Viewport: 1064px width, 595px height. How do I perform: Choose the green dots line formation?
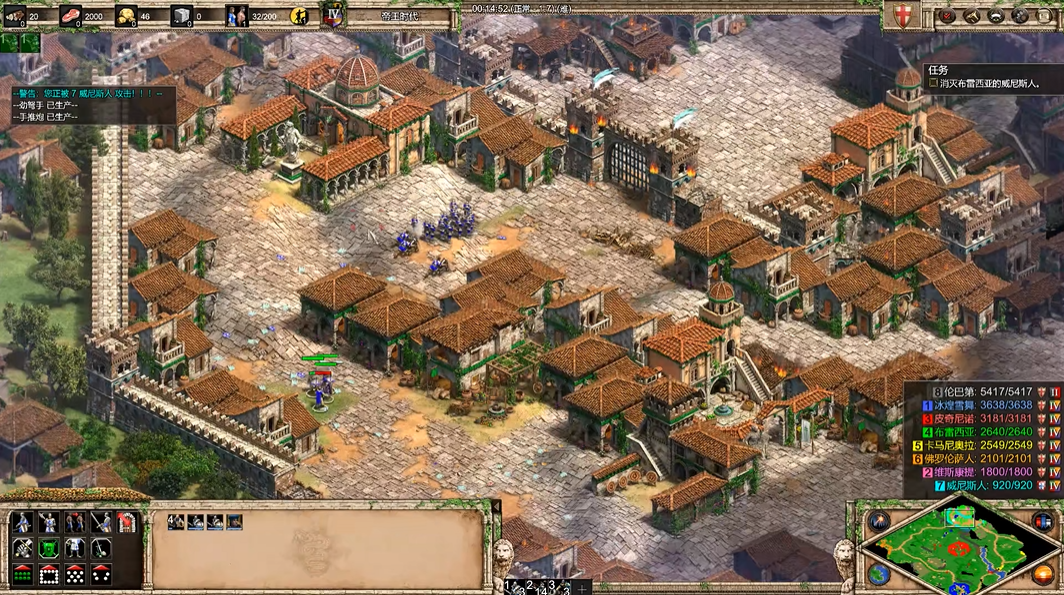pyautogui.click(x=22, y=574)
